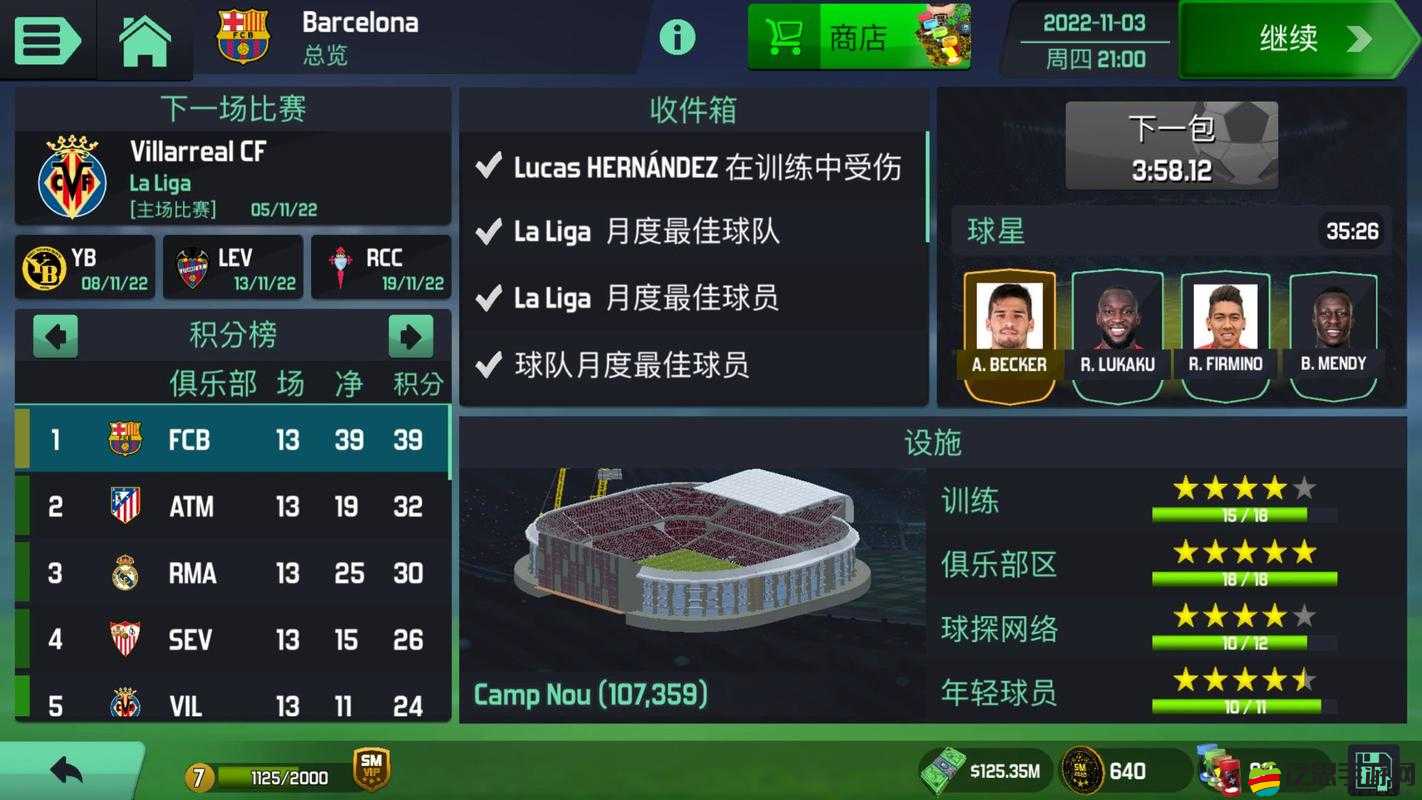Show next league table with right arrow

(411, 336)
